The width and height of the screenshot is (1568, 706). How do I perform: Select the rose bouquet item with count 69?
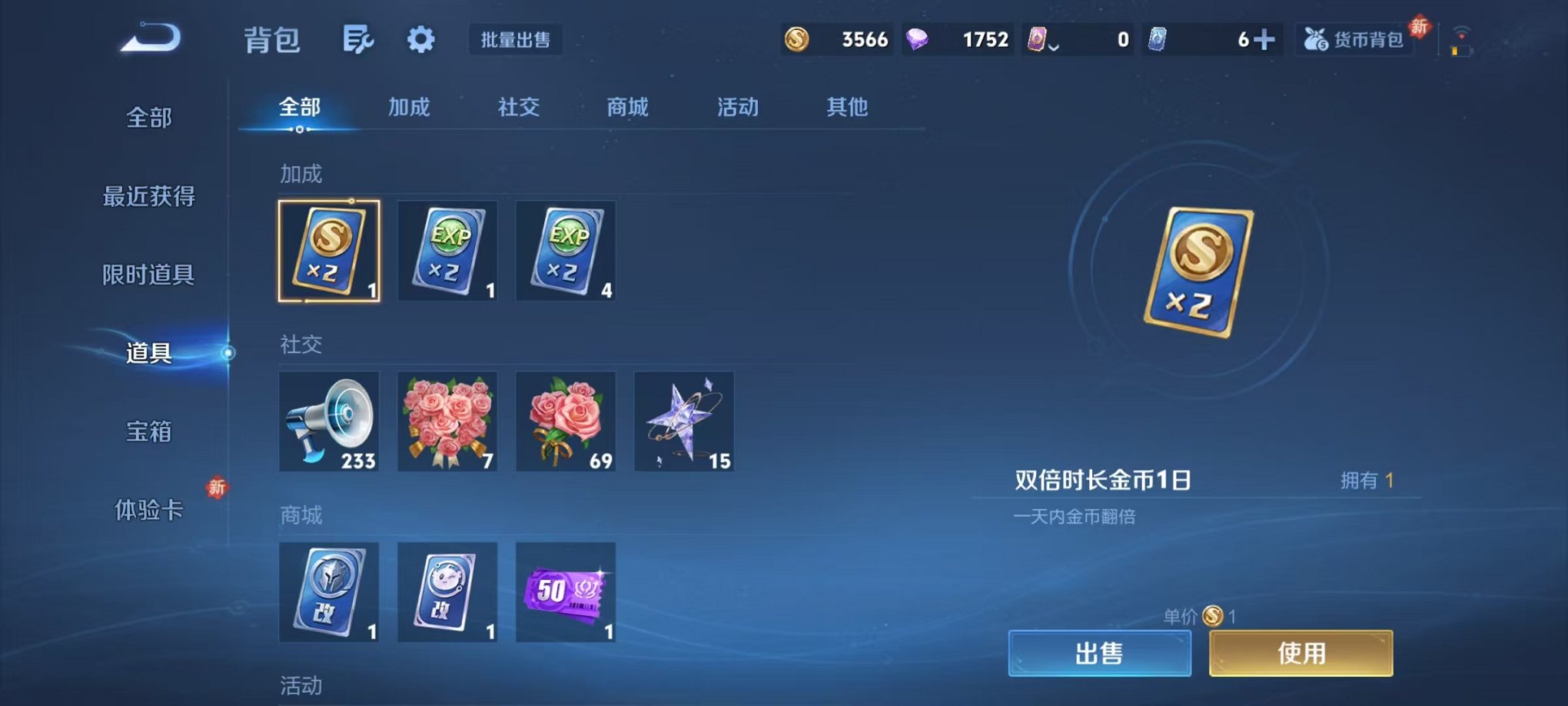[x=566, y=421]
